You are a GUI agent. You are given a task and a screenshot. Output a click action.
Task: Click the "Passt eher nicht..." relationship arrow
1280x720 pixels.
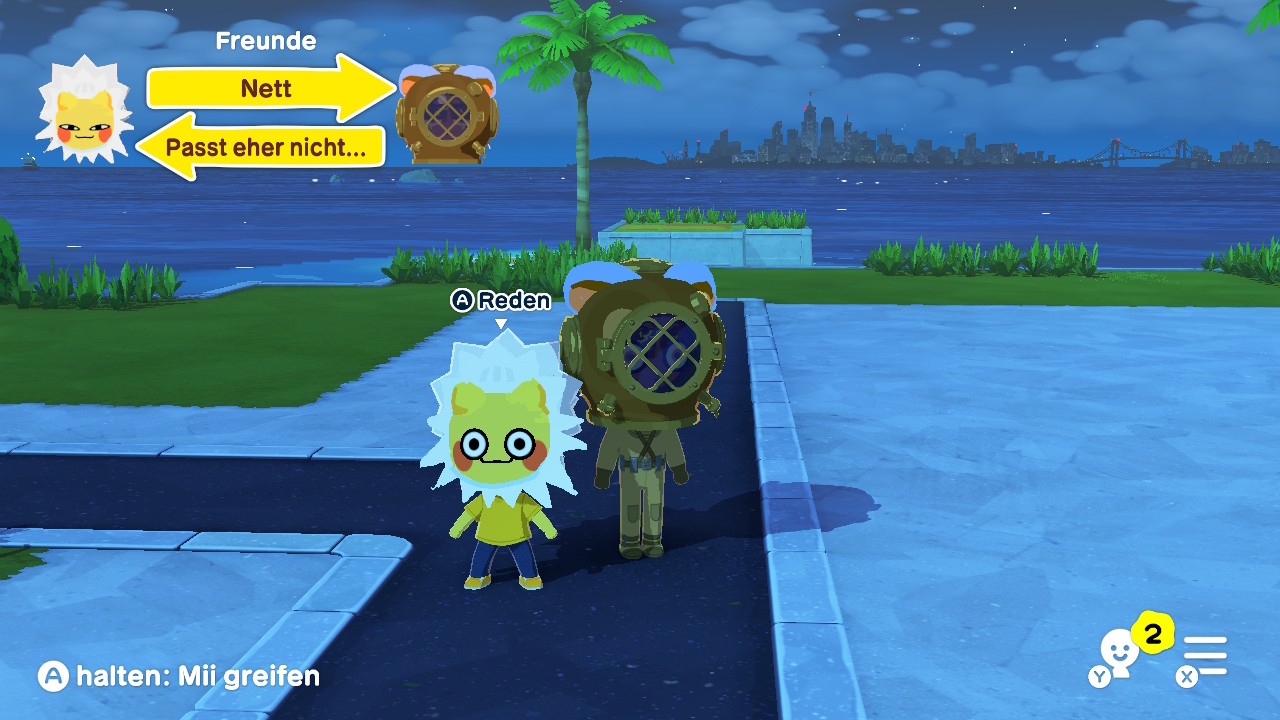click(266, 148)
